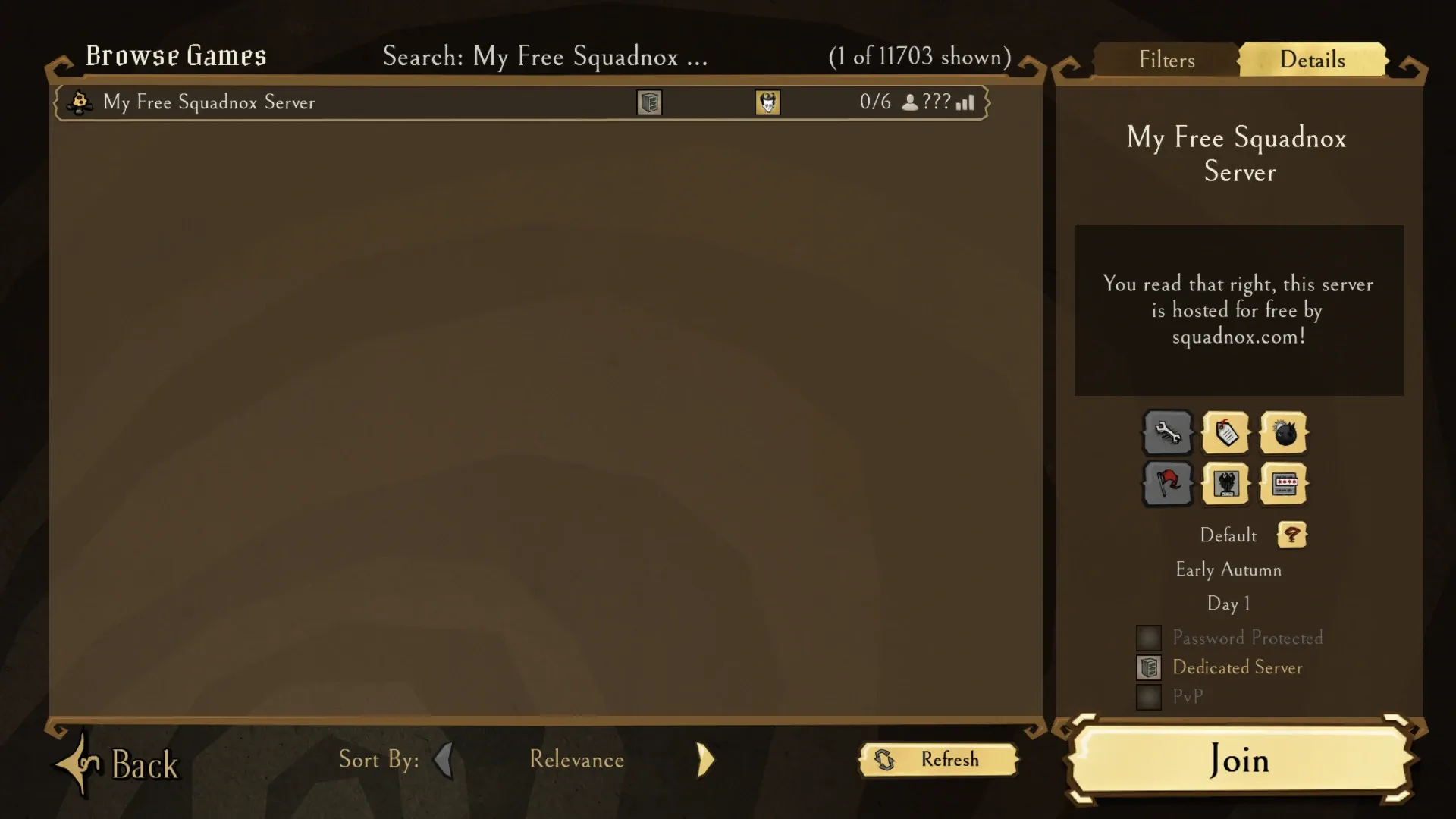Click the Wilson head icon in server row
The image size is (1456, 819).
click(x=767, y=102)
